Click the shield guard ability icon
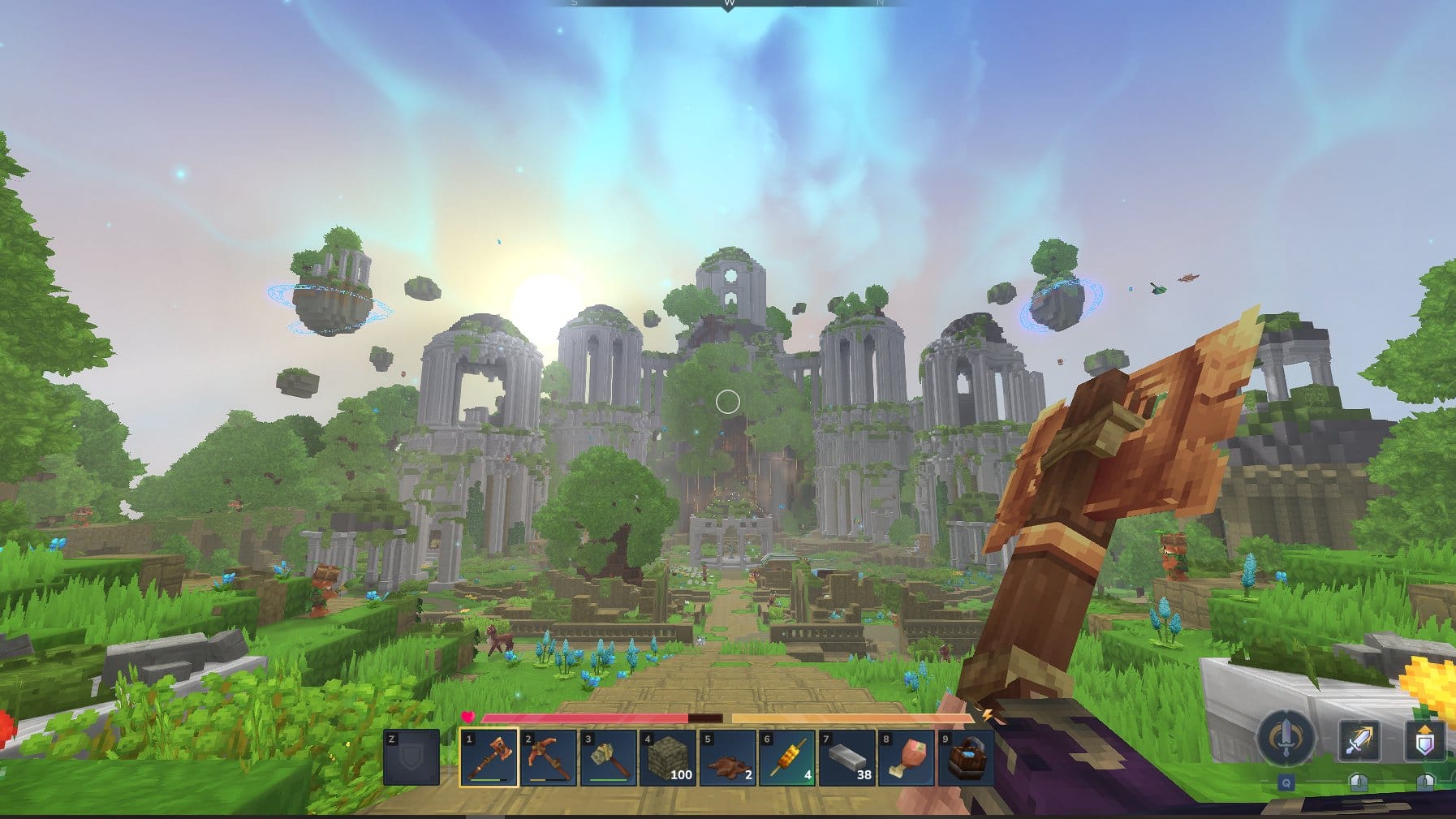The width and height of the screenshot is (1456, 819). 1425,740
